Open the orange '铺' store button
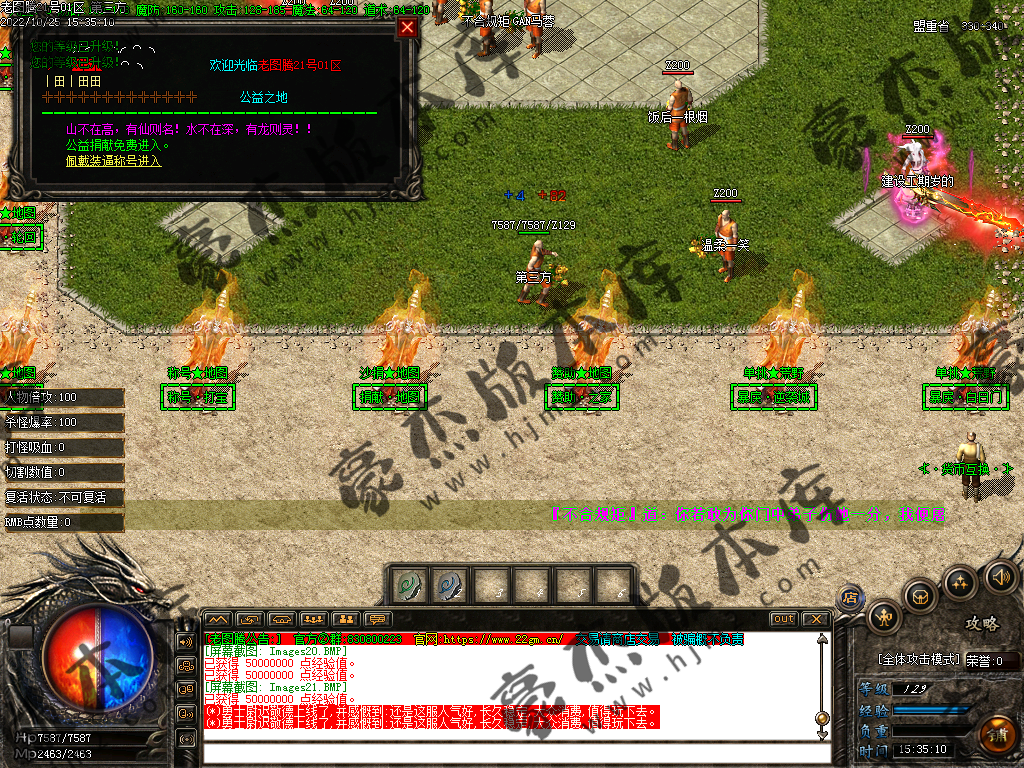 tap(996, 735)
